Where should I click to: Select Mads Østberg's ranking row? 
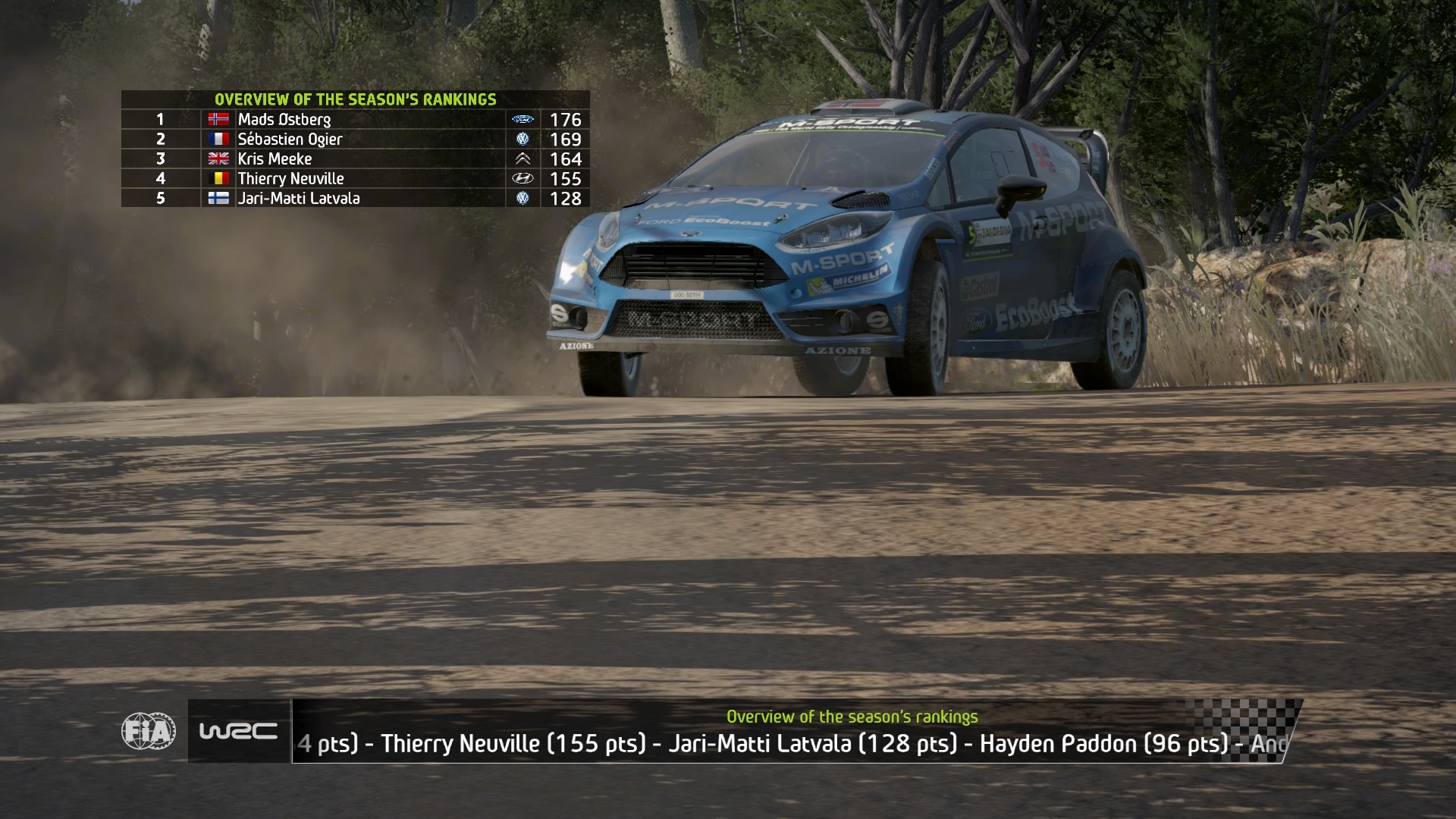[x=355, y=119]
